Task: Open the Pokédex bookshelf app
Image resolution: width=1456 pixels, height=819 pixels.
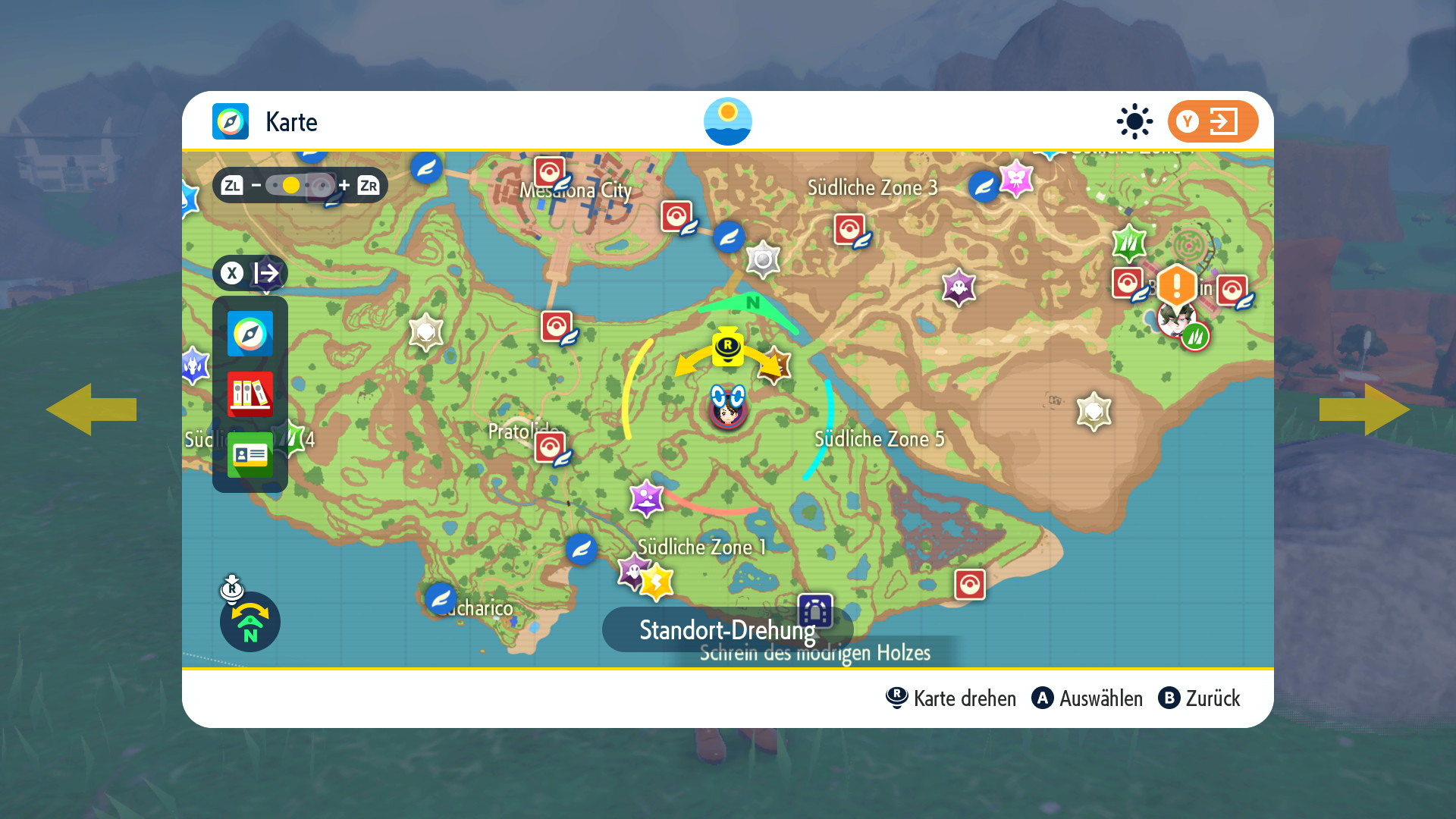Action: coord(250,394)
